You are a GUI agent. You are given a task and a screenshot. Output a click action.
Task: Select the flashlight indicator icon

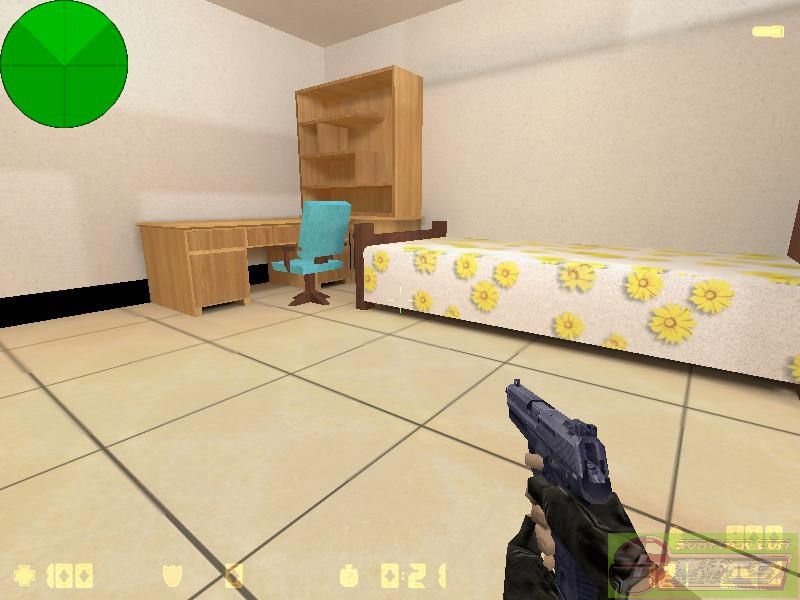click(768, 32)
